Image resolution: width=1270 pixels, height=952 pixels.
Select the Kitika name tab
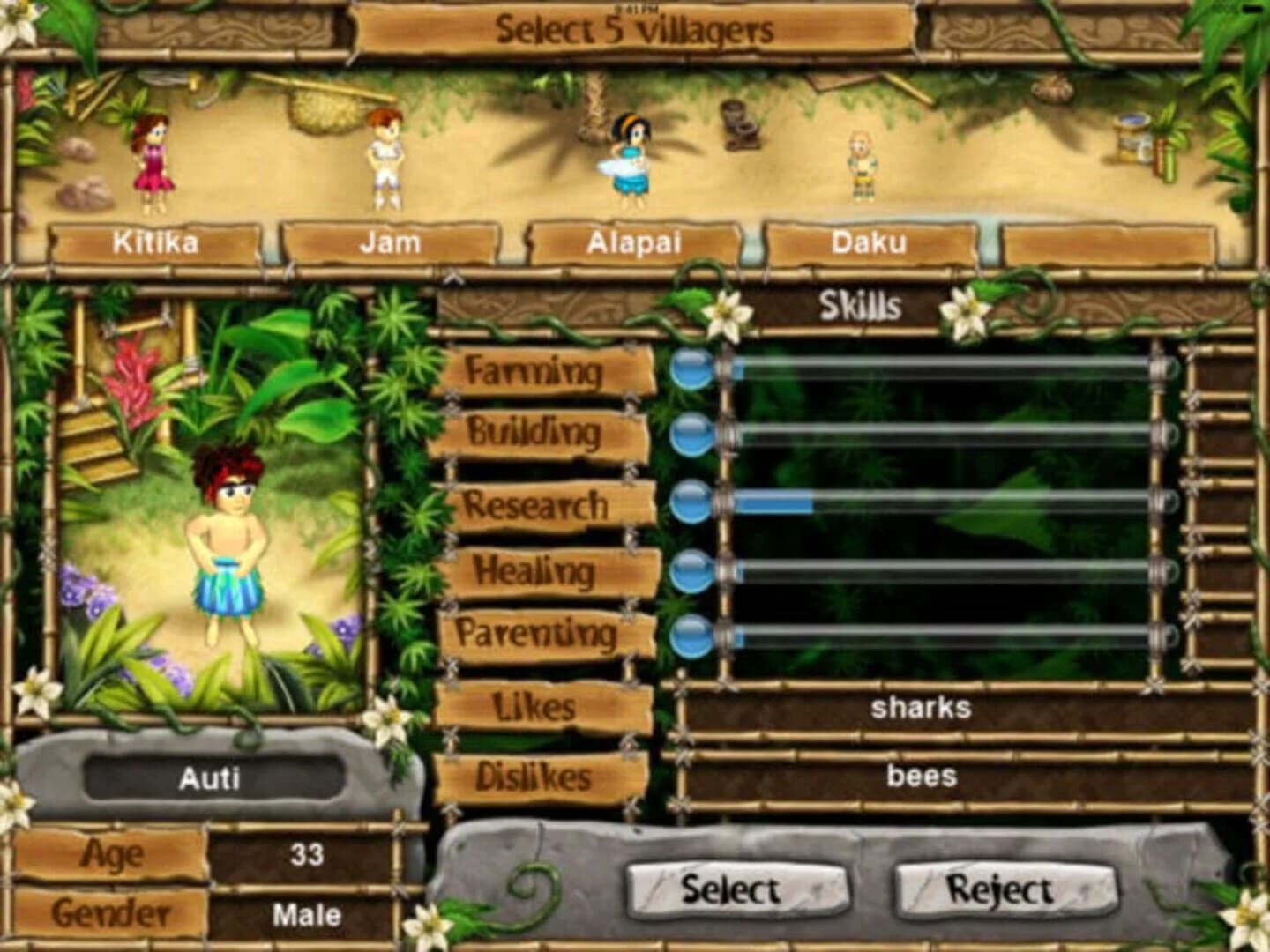pos(157,242)
